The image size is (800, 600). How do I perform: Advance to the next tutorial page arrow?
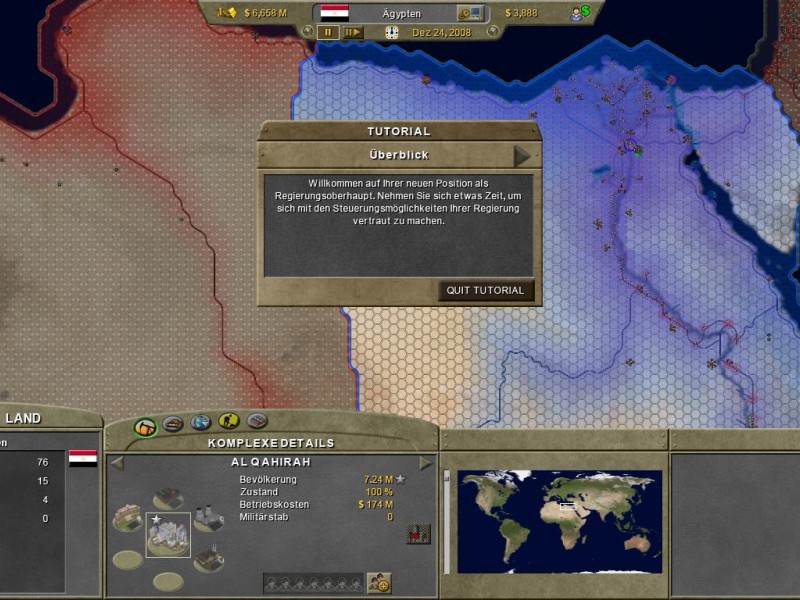tap(522, 156)
